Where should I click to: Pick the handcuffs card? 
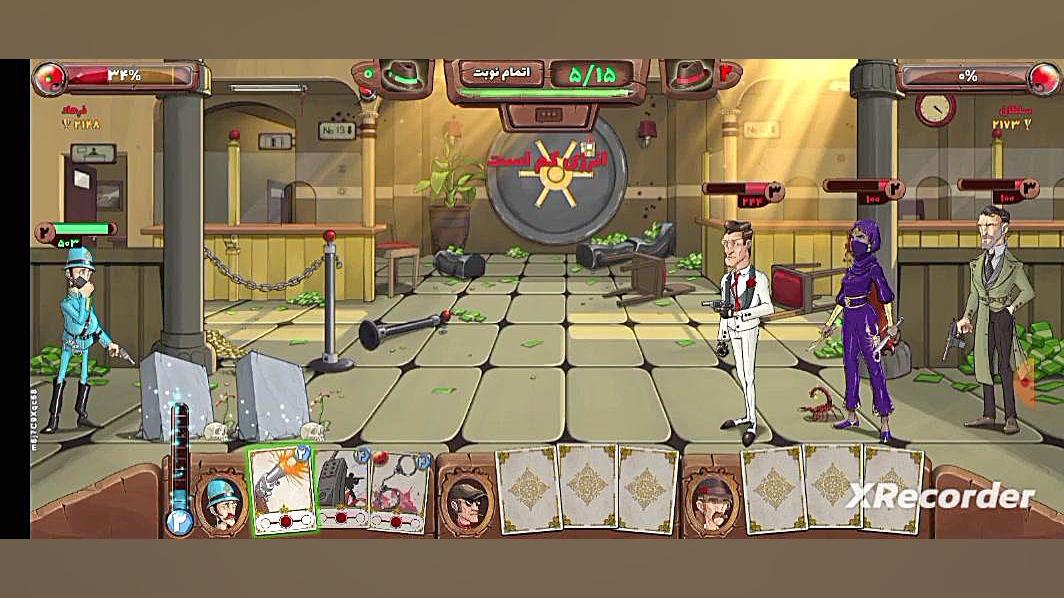pos(400,491)
